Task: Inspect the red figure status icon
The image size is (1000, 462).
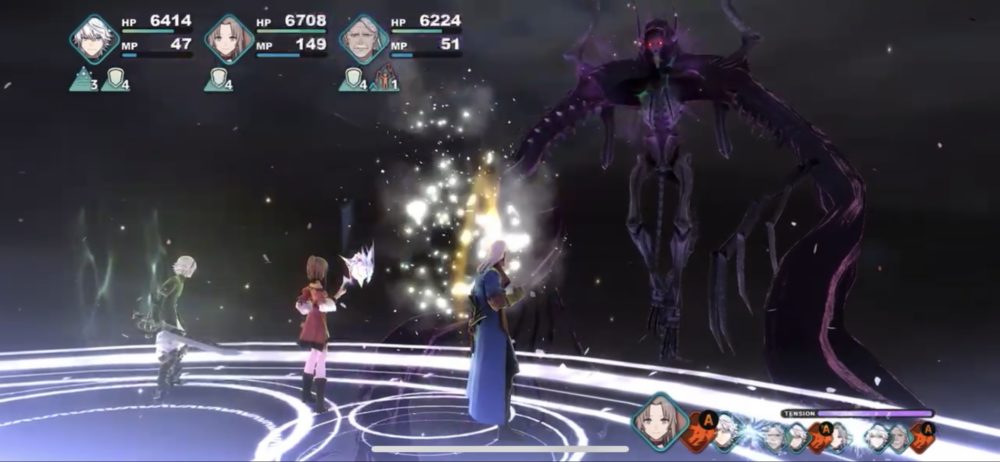Action: (383, 80)
